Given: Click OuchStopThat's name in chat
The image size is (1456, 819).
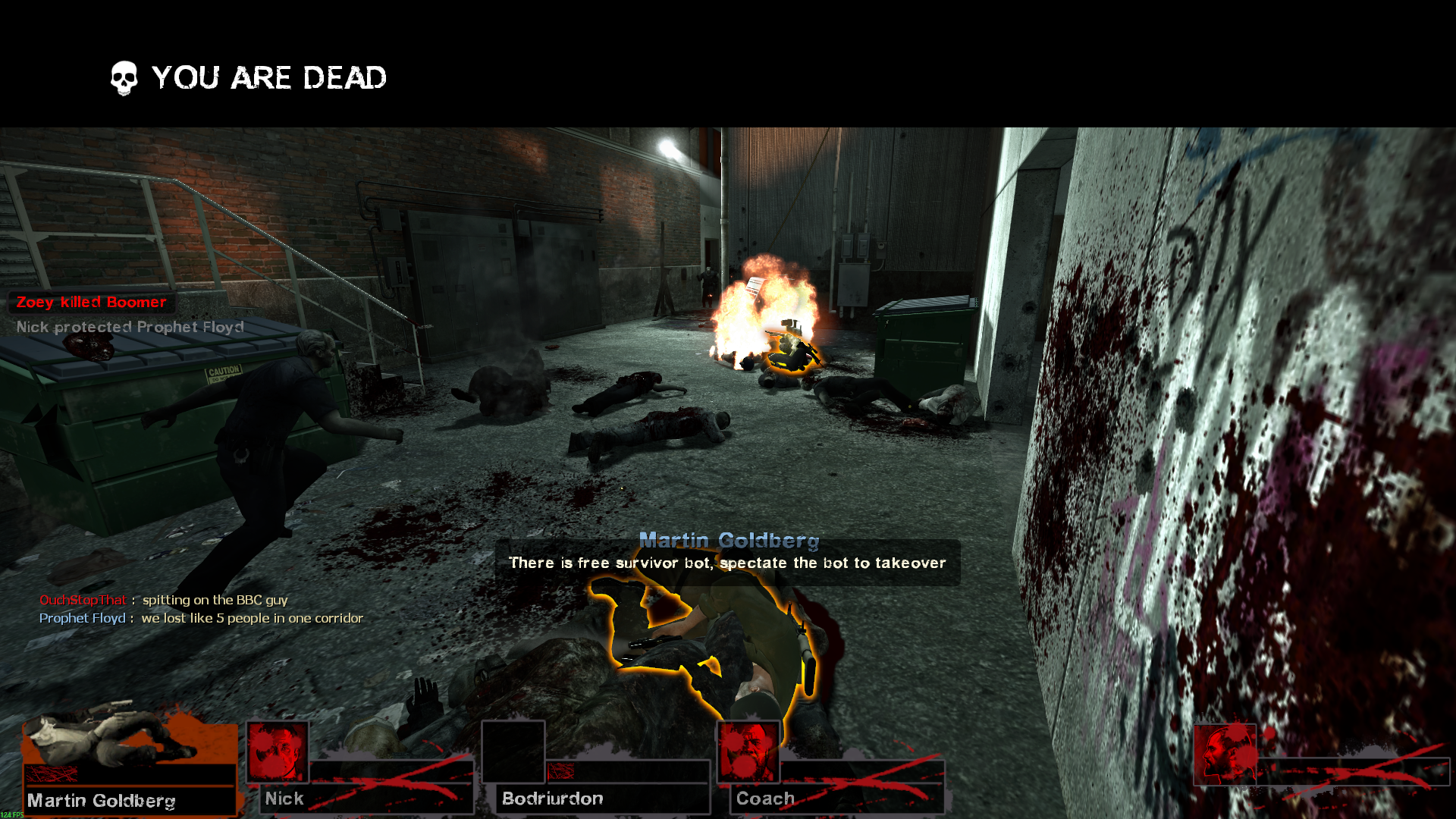Looking at the screenshot, I should [x=83, y=600].
